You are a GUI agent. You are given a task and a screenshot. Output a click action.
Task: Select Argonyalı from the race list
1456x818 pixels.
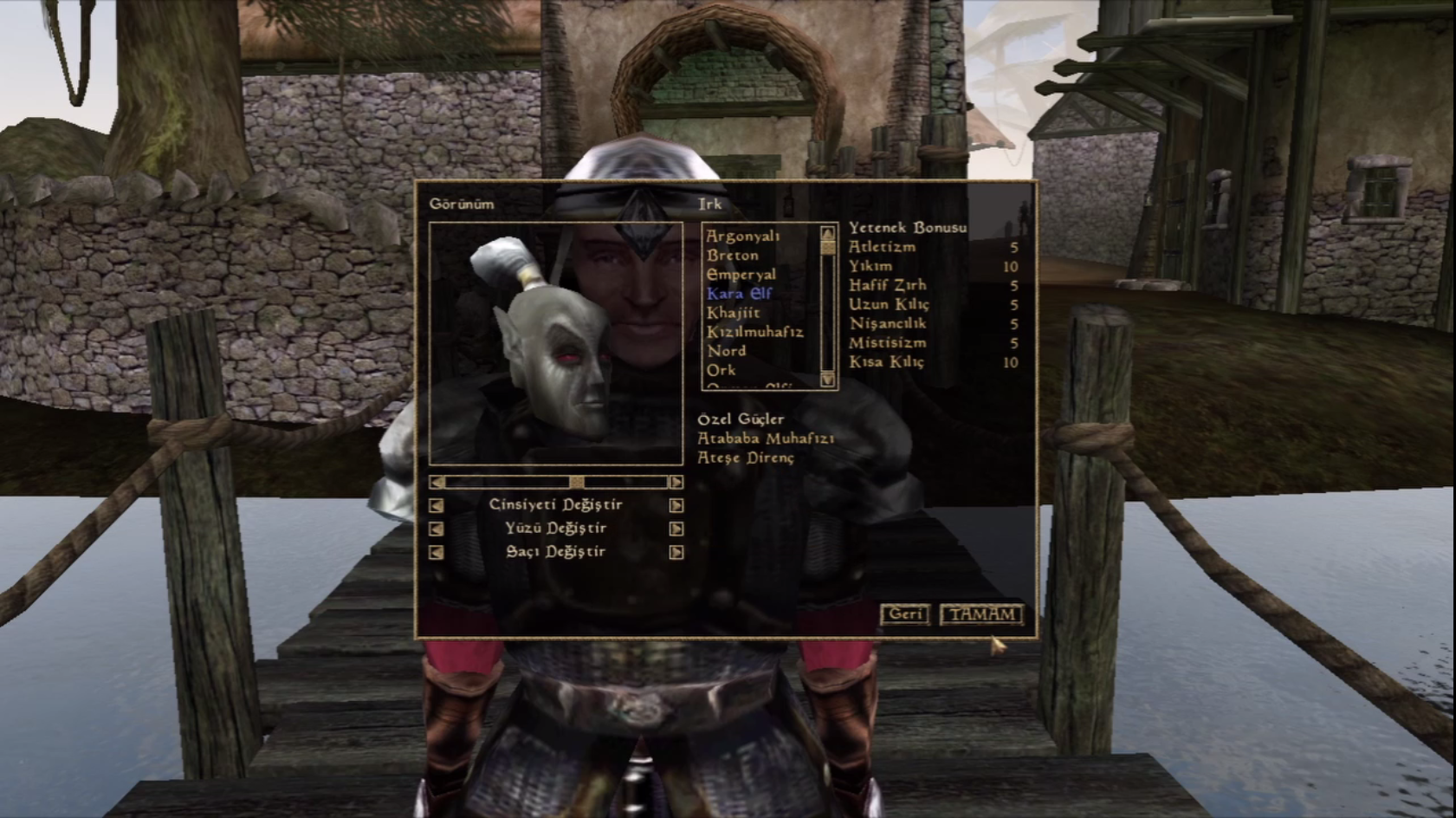pos(743,236)
